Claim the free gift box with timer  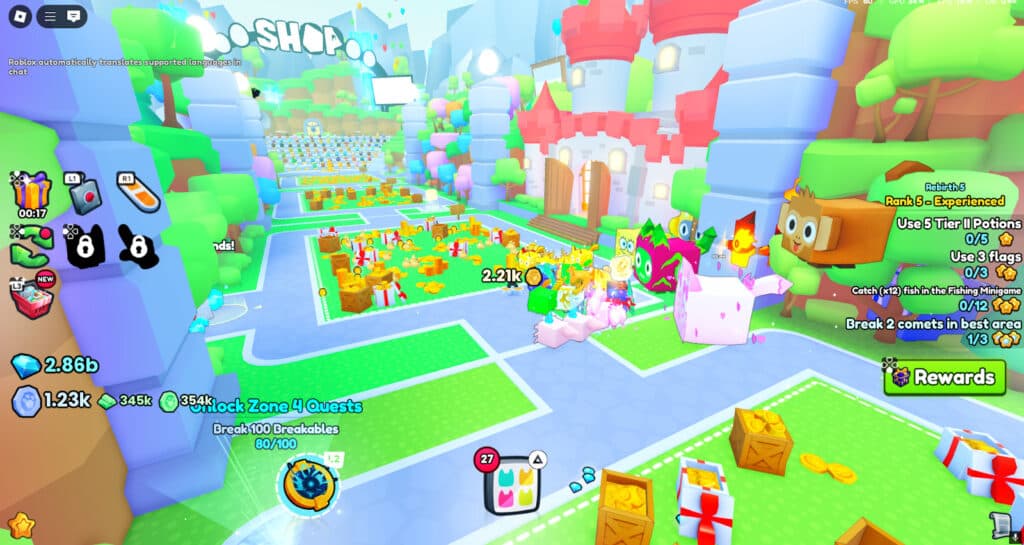tap(32, 191)
